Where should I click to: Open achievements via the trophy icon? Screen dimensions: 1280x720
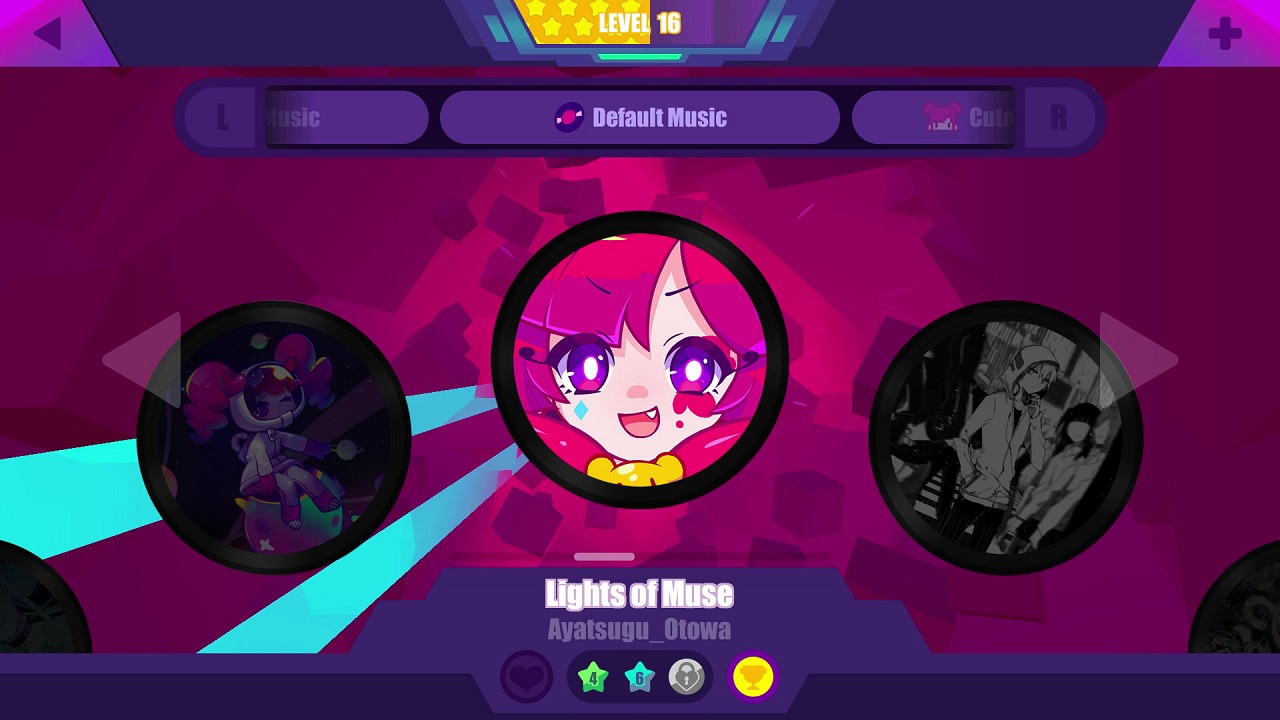point(753,676)
